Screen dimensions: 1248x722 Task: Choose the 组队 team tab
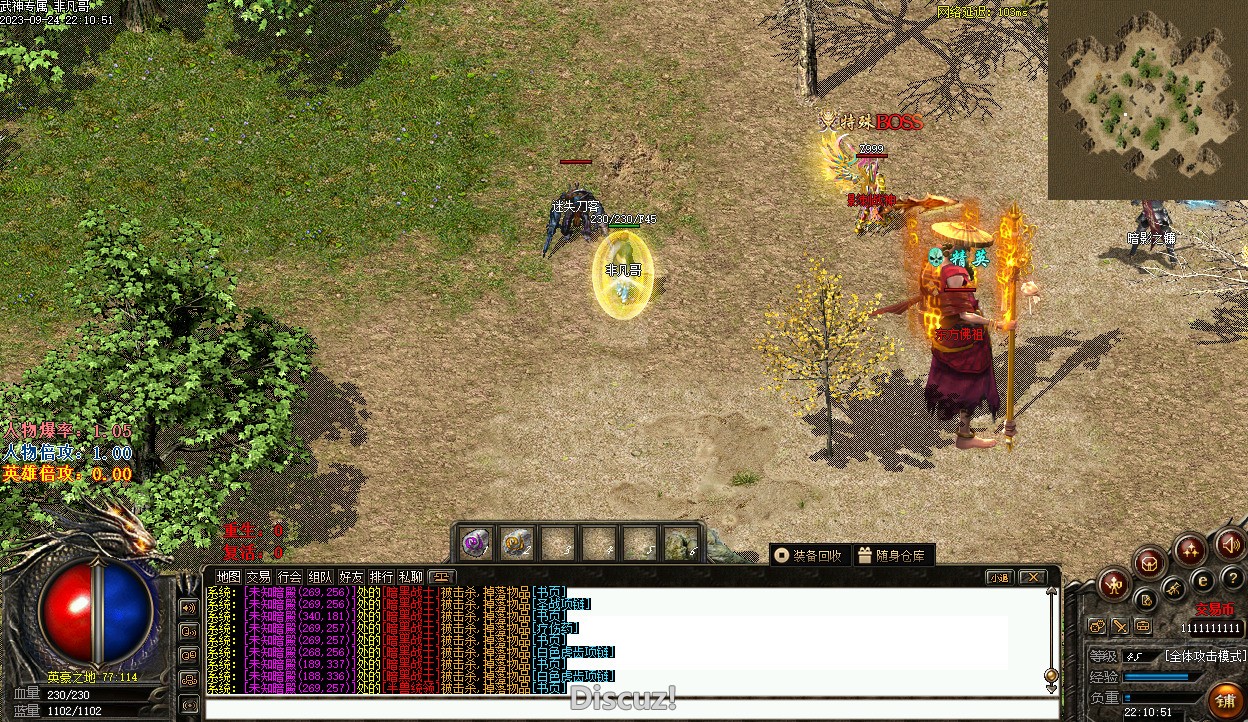[320, 577]
